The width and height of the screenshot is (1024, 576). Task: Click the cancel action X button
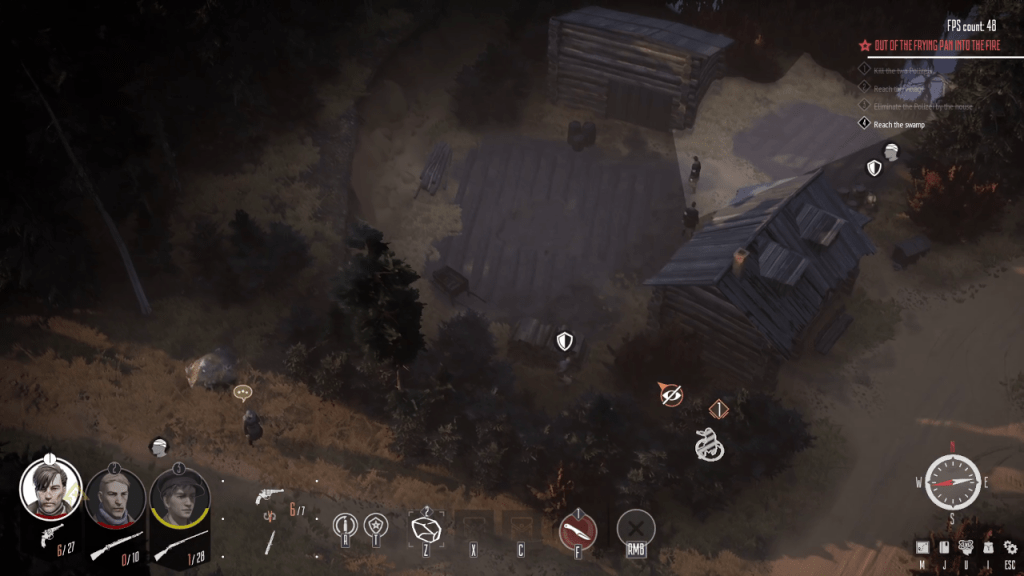[x=635, y=526]
